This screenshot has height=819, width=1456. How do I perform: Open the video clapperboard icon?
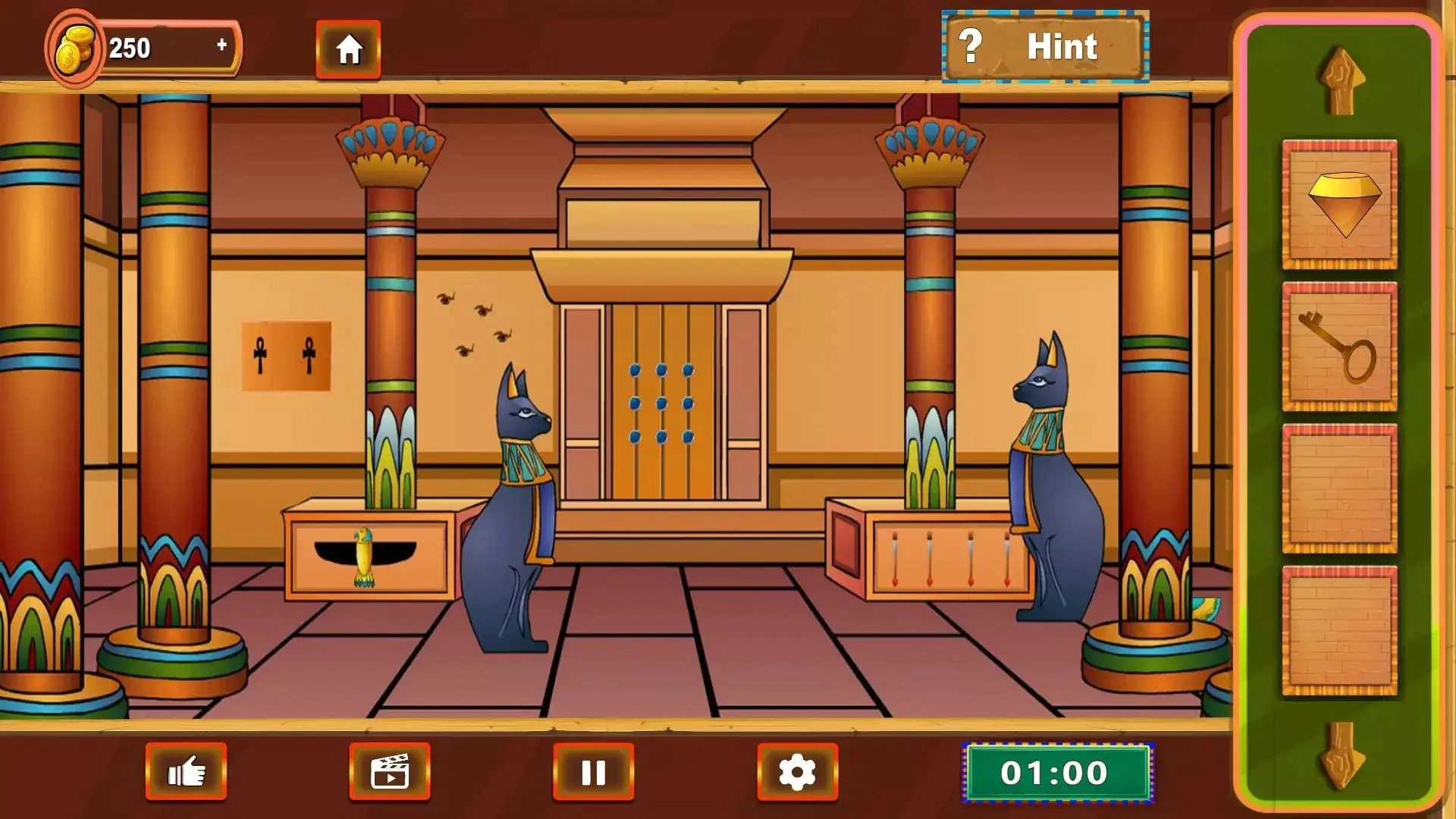[x=389, y=771]
